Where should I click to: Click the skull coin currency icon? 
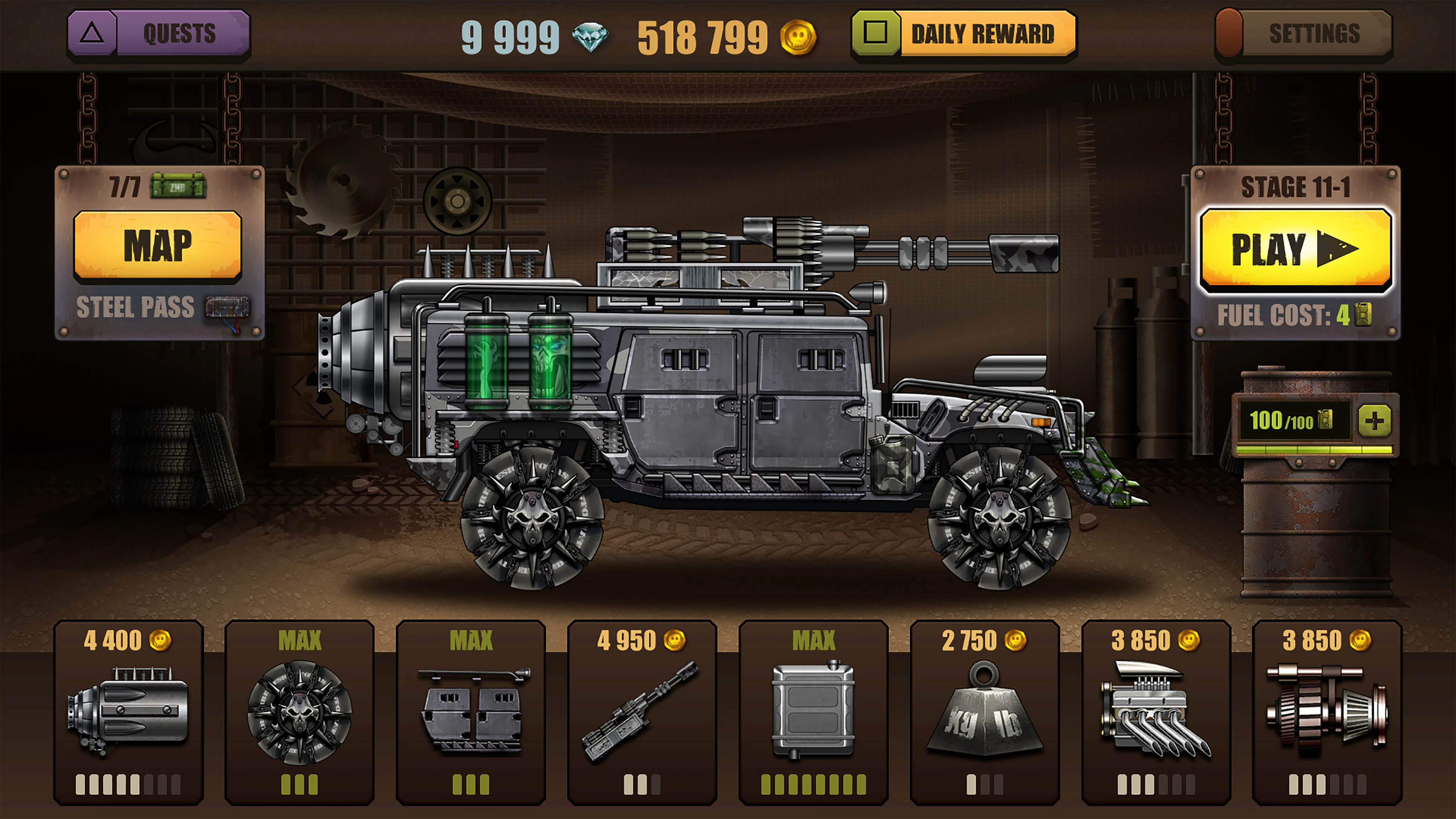(x=797, y=35)
